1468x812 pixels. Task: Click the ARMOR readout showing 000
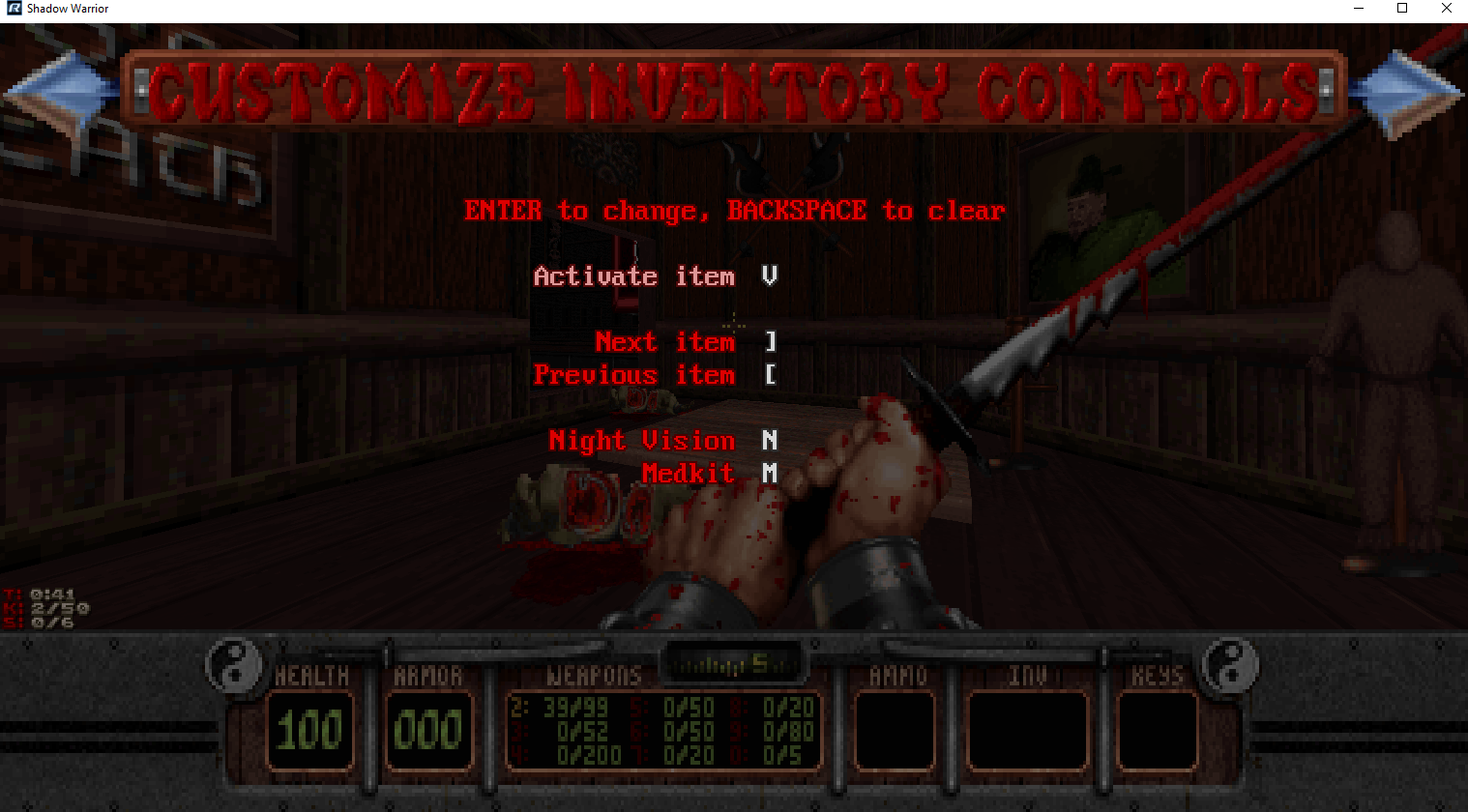coord(429,732)
